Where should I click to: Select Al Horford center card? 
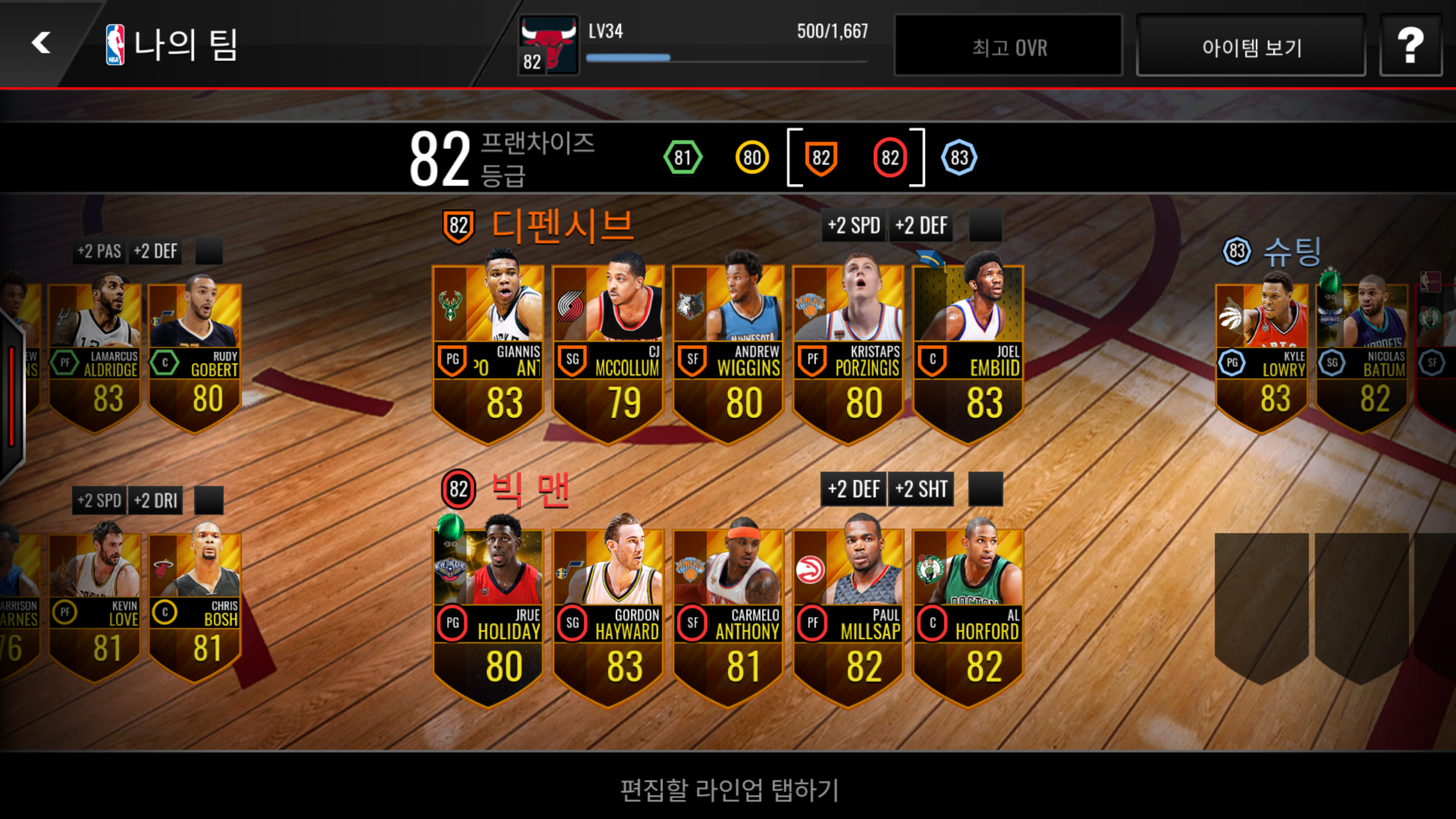coord(968,617)
